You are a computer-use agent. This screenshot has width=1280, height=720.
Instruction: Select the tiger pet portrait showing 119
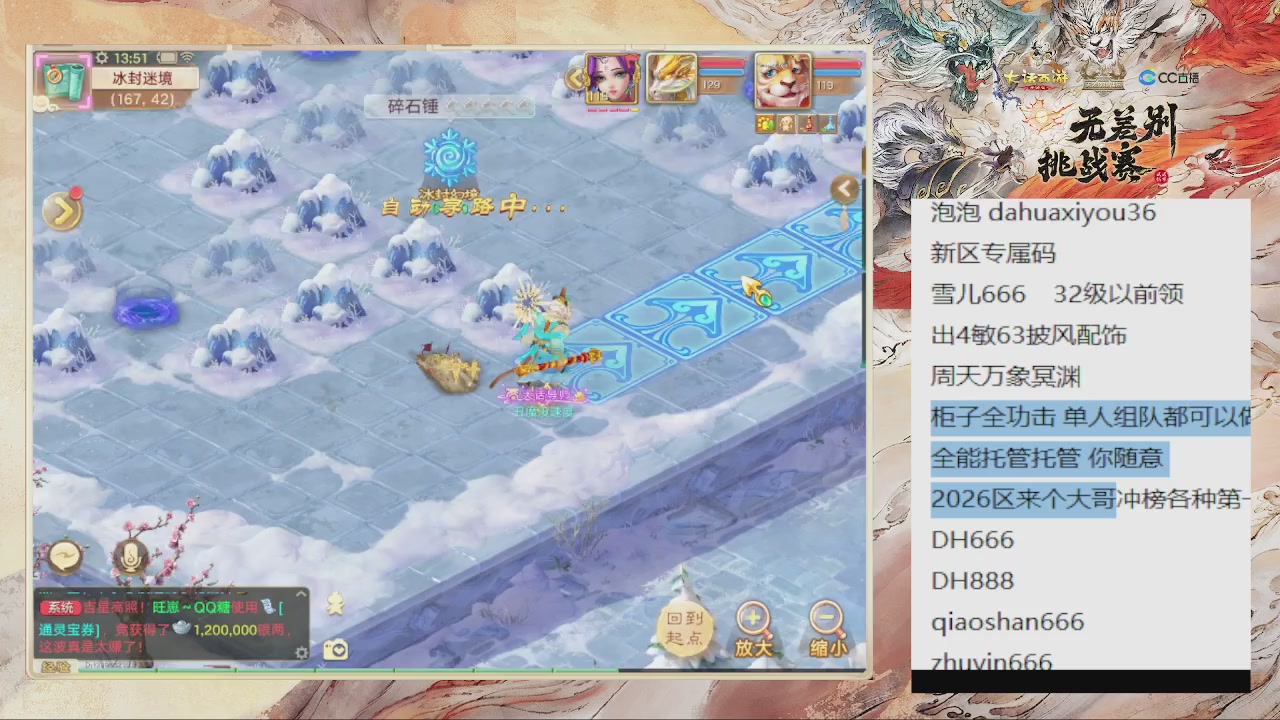point(784,80)
